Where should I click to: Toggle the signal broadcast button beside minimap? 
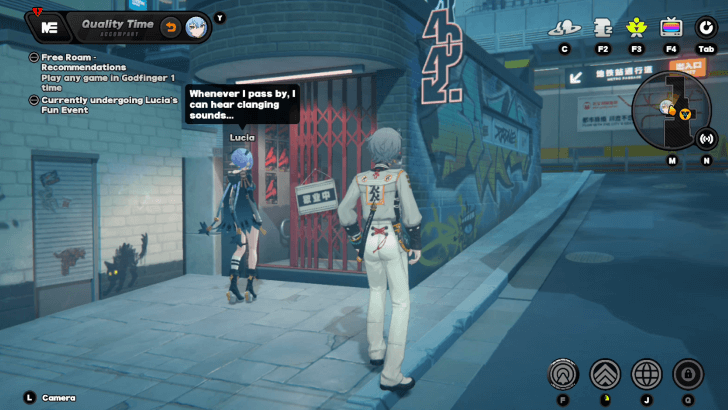tap(706, 138)
